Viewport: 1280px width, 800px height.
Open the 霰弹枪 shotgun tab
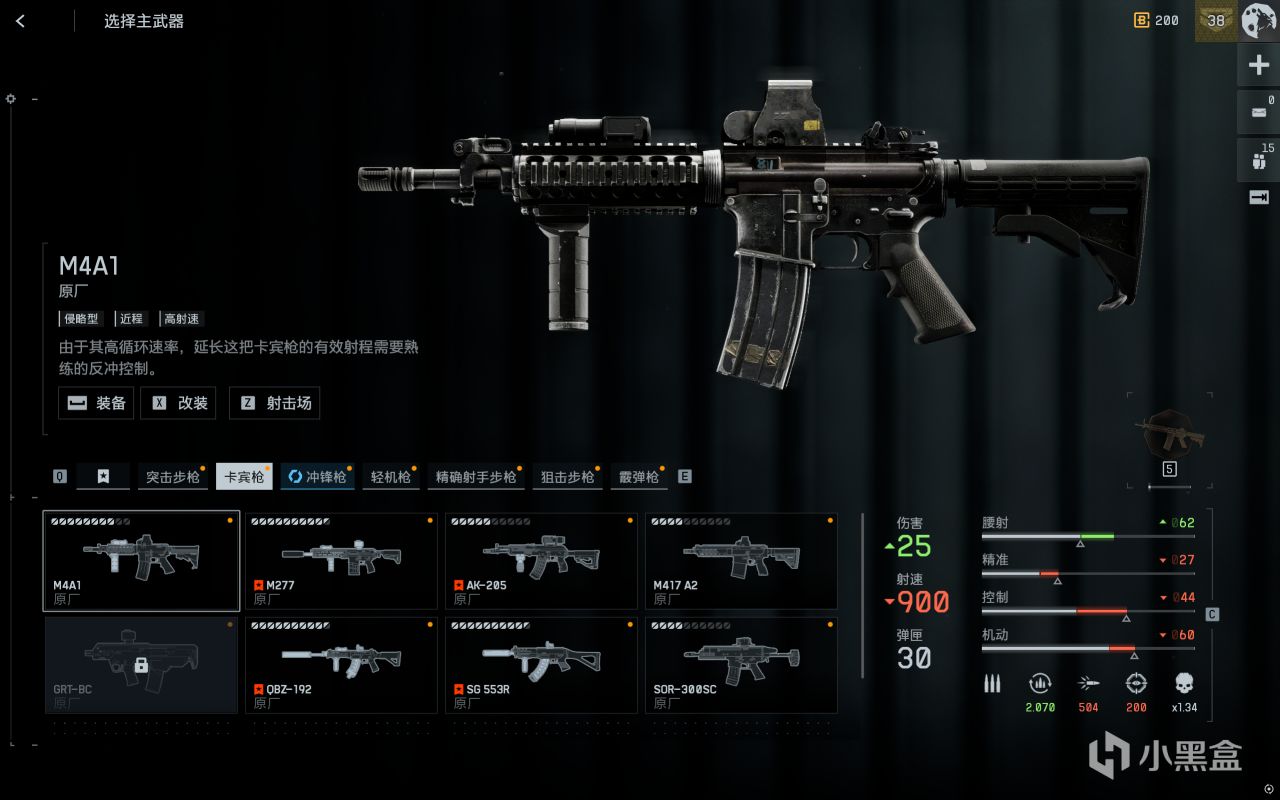[638, 477]
